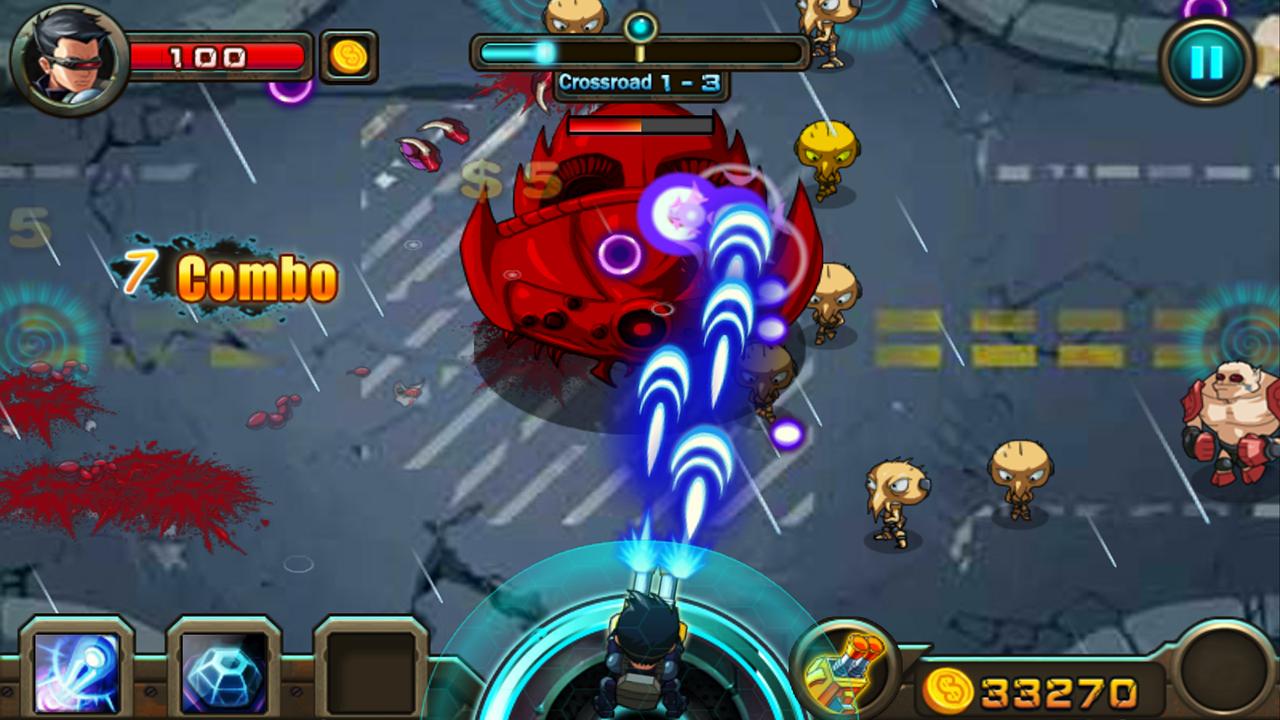Select the gatling gun weapon icon
This screenshot has width=1280, height=720.
[842, 670]
